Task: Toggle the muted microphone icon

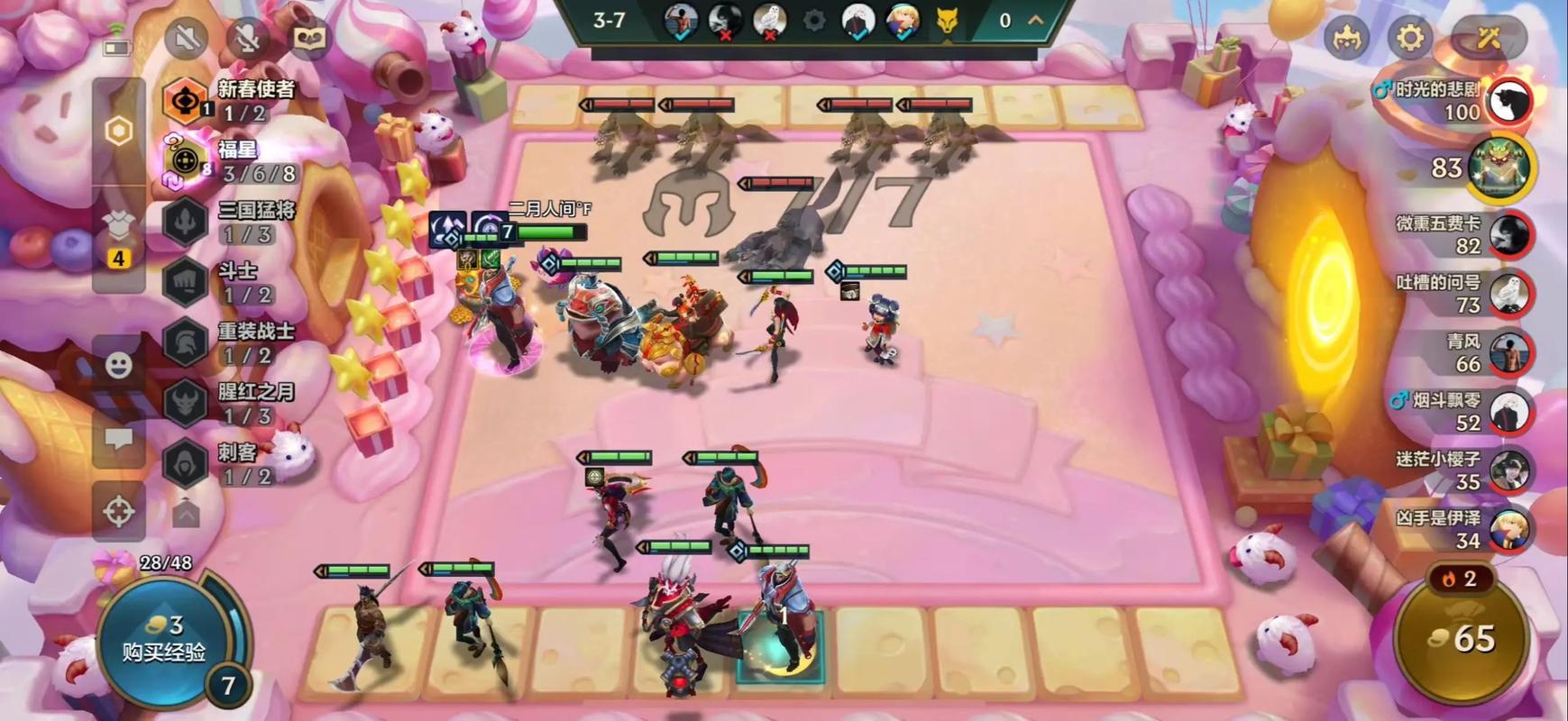Action: coord(248,38)
